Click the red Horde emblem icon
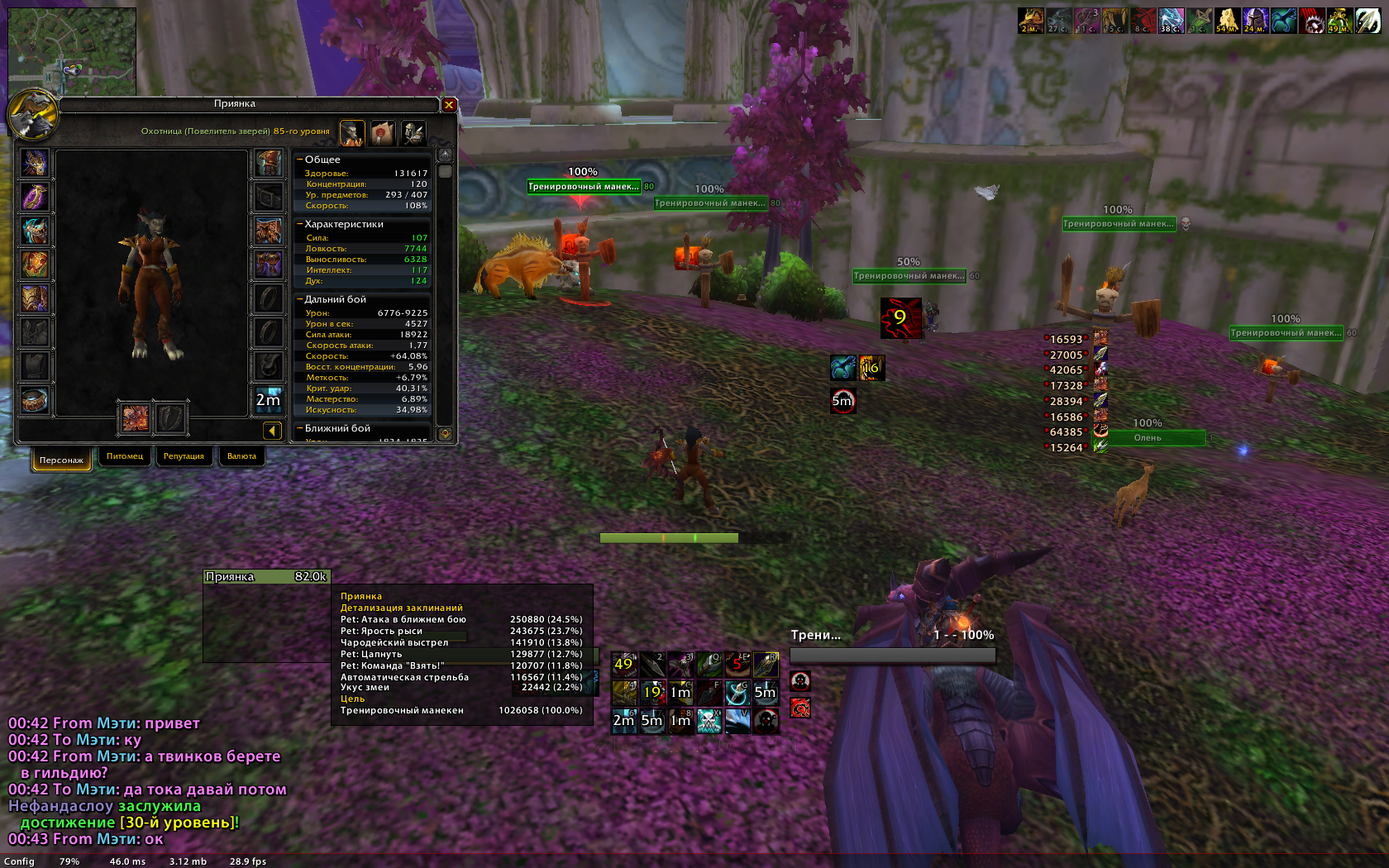1389x868 pixels. (800, 708)
